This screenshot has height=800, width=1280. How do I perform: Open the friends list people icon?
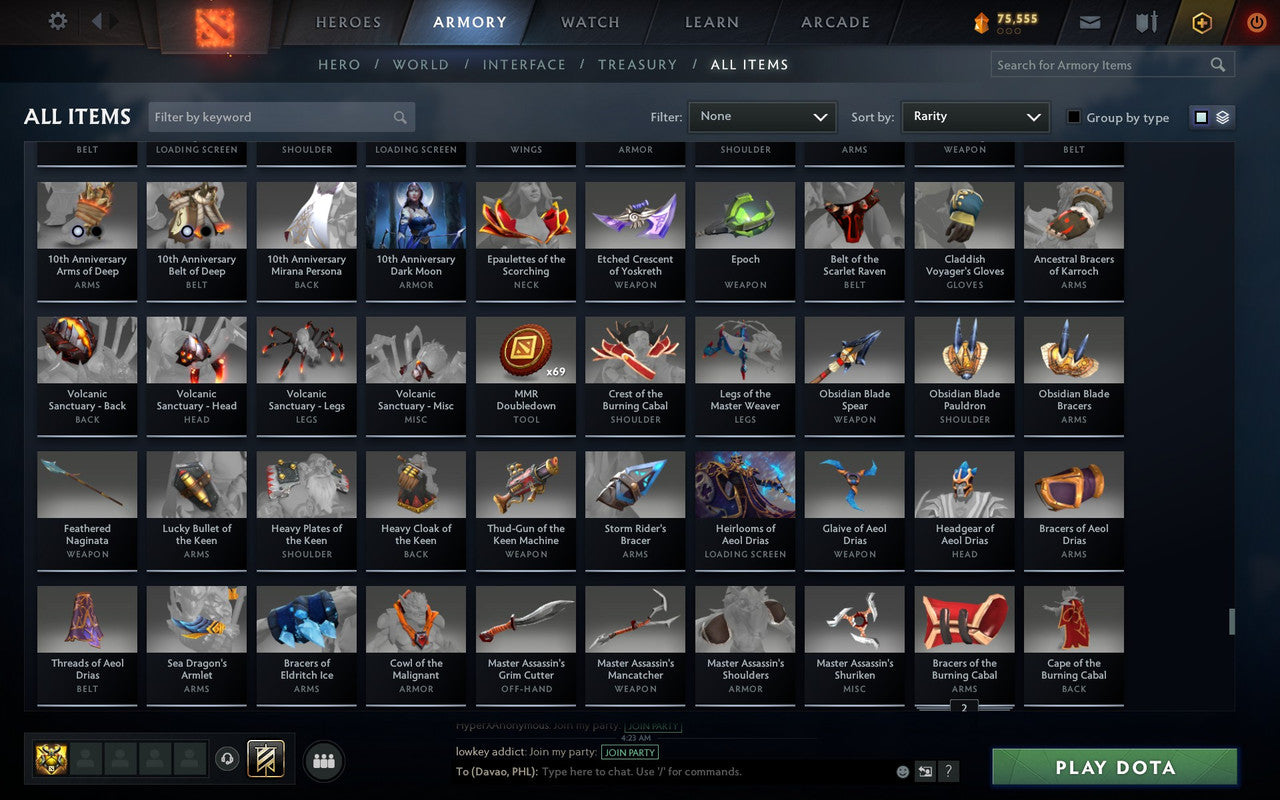[x=323, y=760]
